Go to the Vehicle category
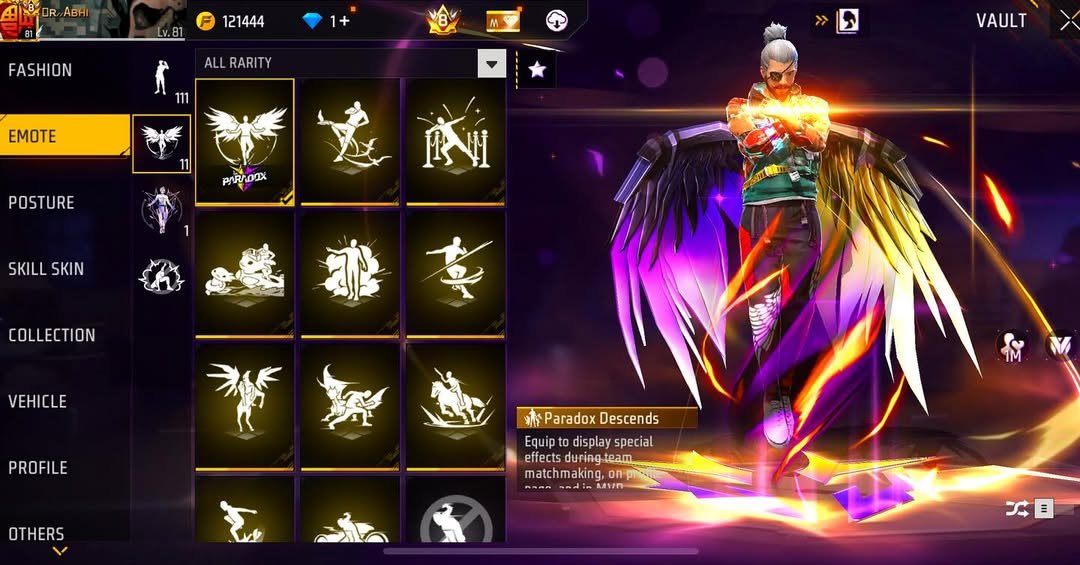The height and width of the screenshot is (565, 1080). pos(38,402)
